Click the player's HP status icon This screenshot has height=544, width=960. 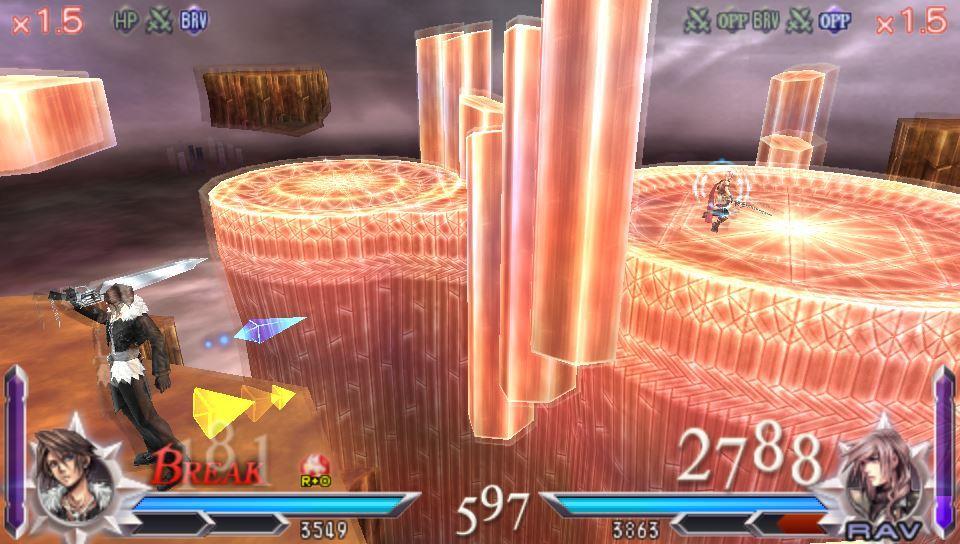point(126,21)
